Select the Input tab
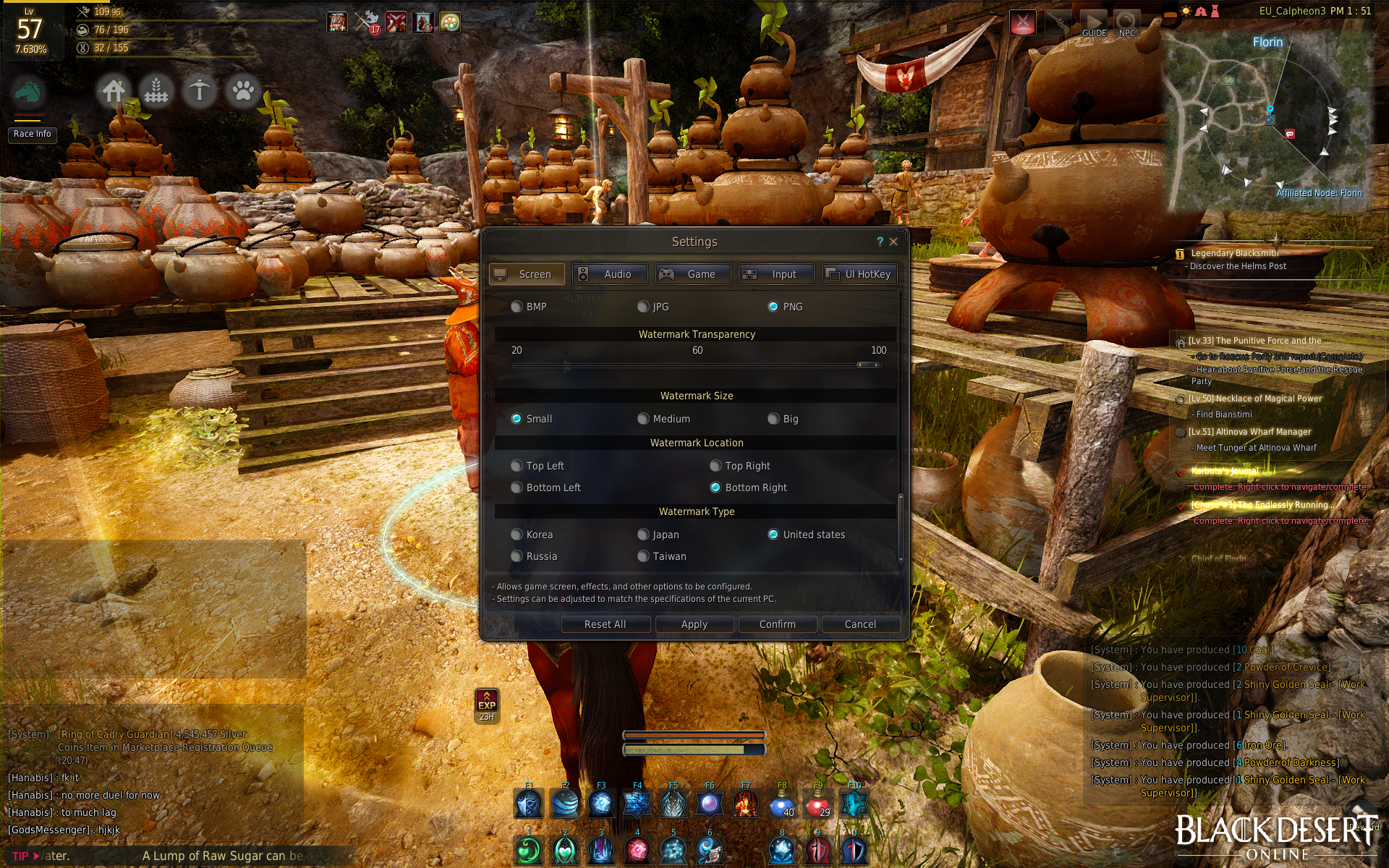 point(776,274)
